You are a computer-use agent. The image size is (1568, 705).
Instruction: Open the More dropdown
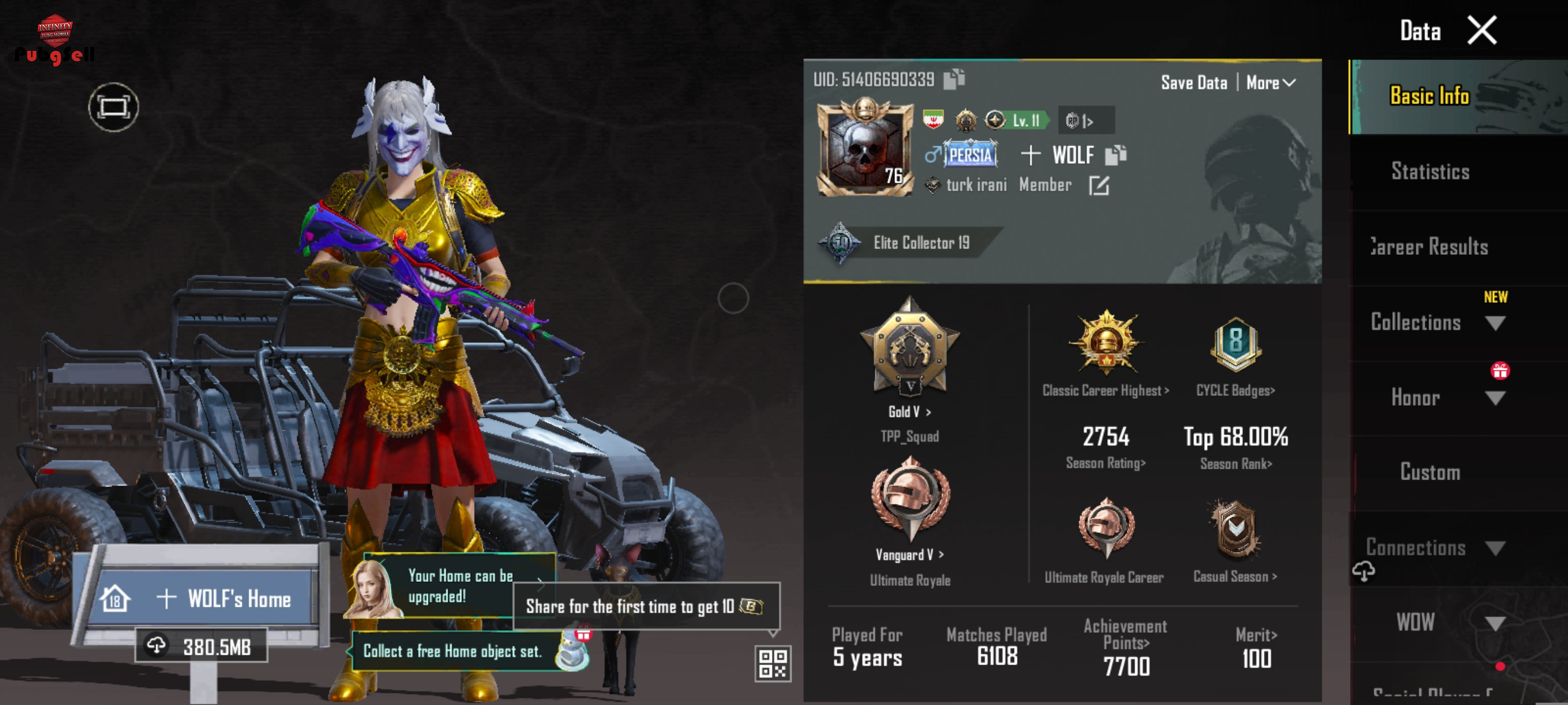coord(1270,83)
